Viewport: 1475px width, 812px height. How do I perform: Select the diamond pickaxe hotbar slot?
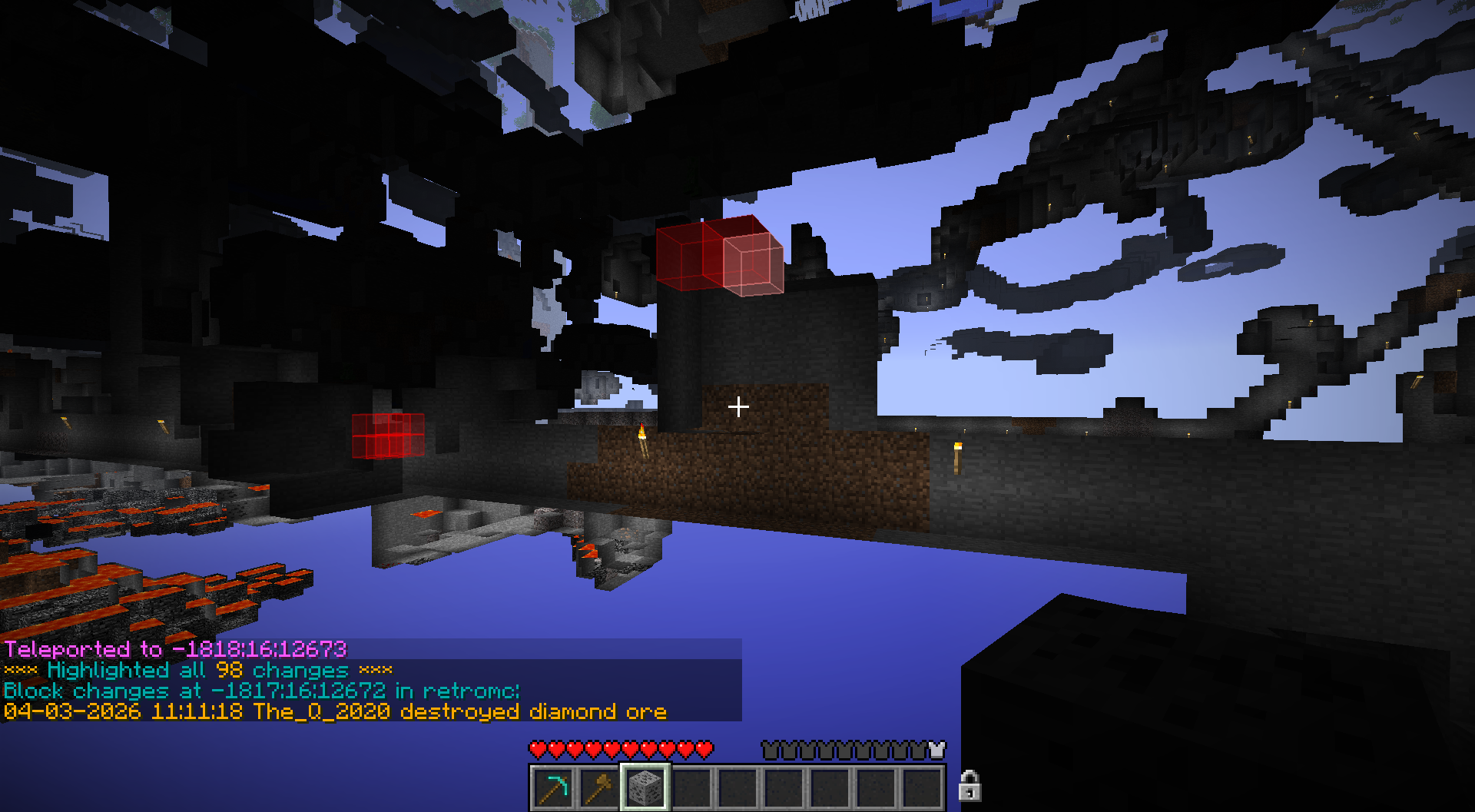[553, 787]
